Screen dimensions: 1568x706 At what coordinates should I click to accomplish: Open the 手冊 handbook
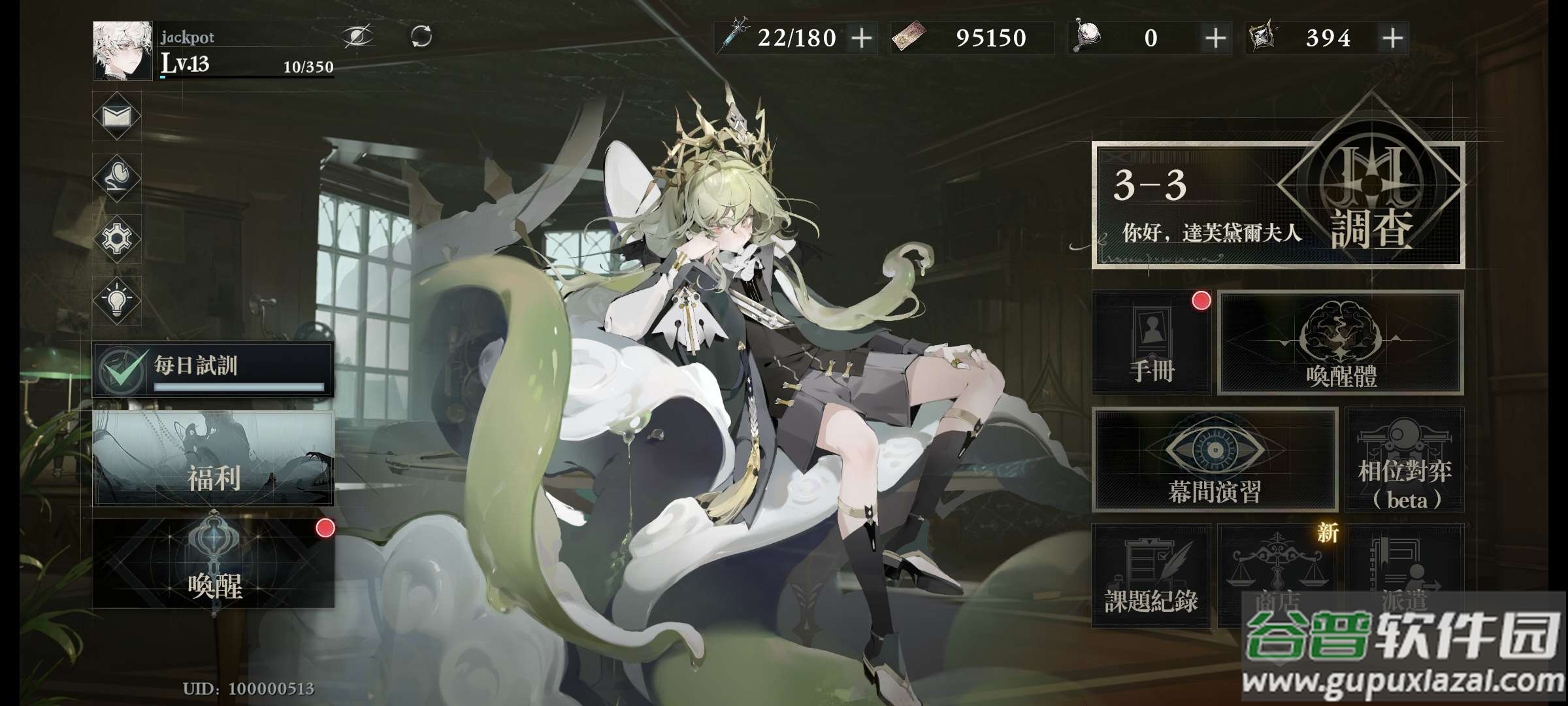1151,343
